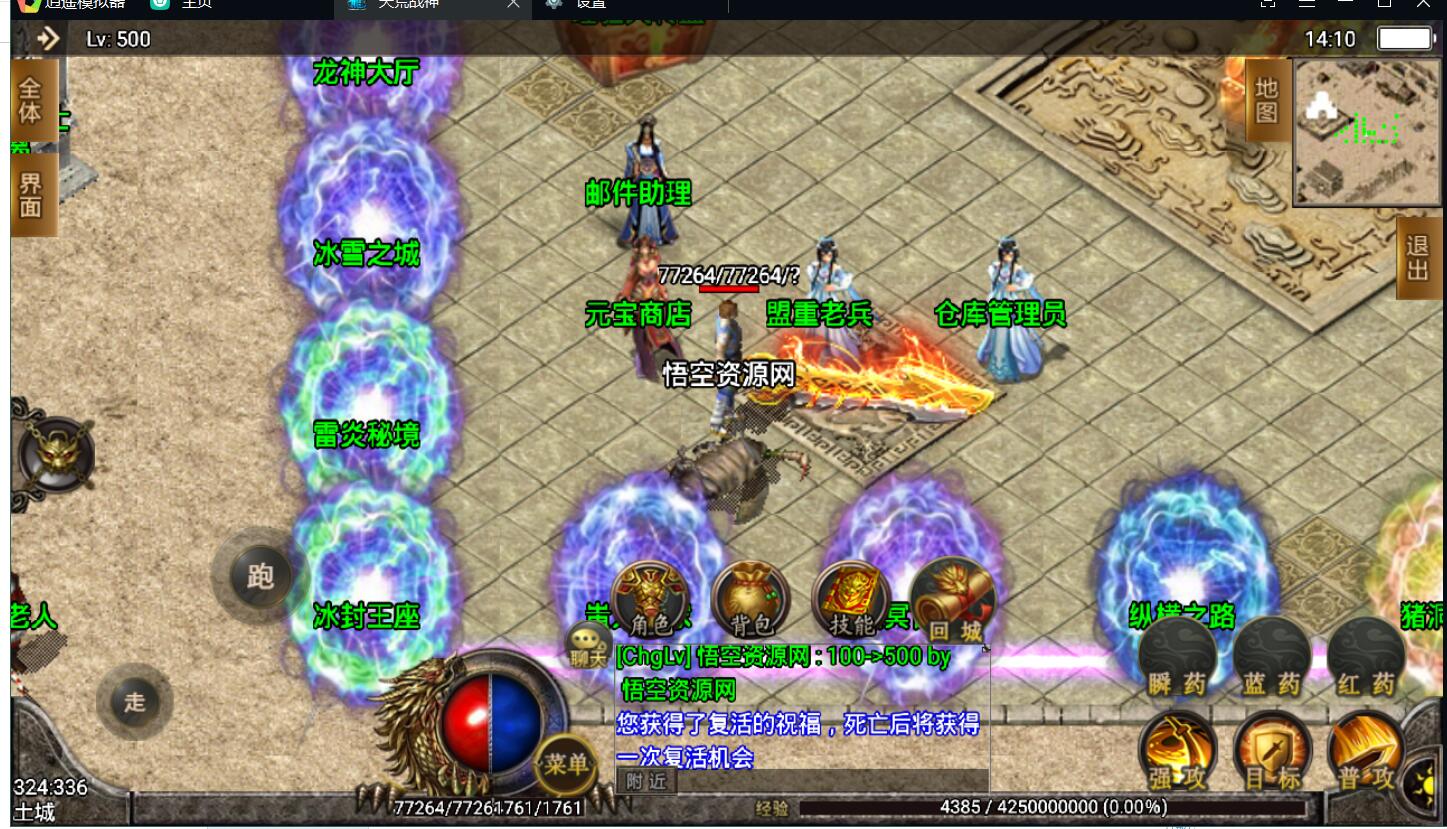Select the 附近 nearby chat tab
The width and height of the screenshot is (1447, 829).
tap(646, 782)
